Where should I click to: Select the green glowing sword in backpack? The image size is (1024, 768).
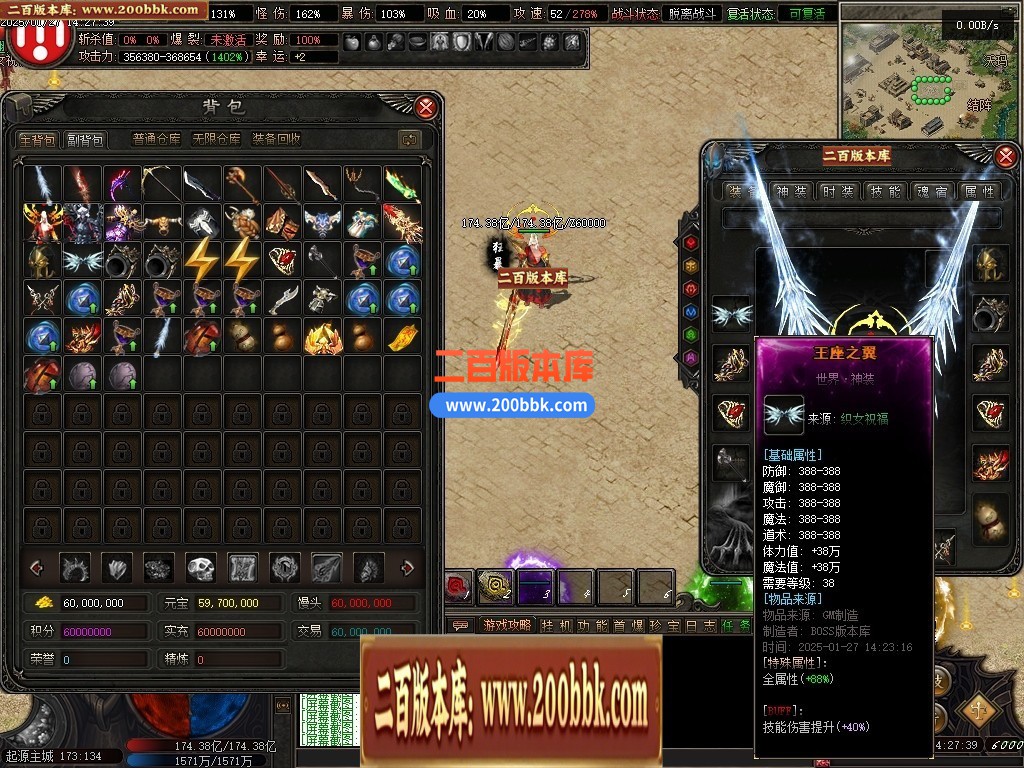coord(403,184)
